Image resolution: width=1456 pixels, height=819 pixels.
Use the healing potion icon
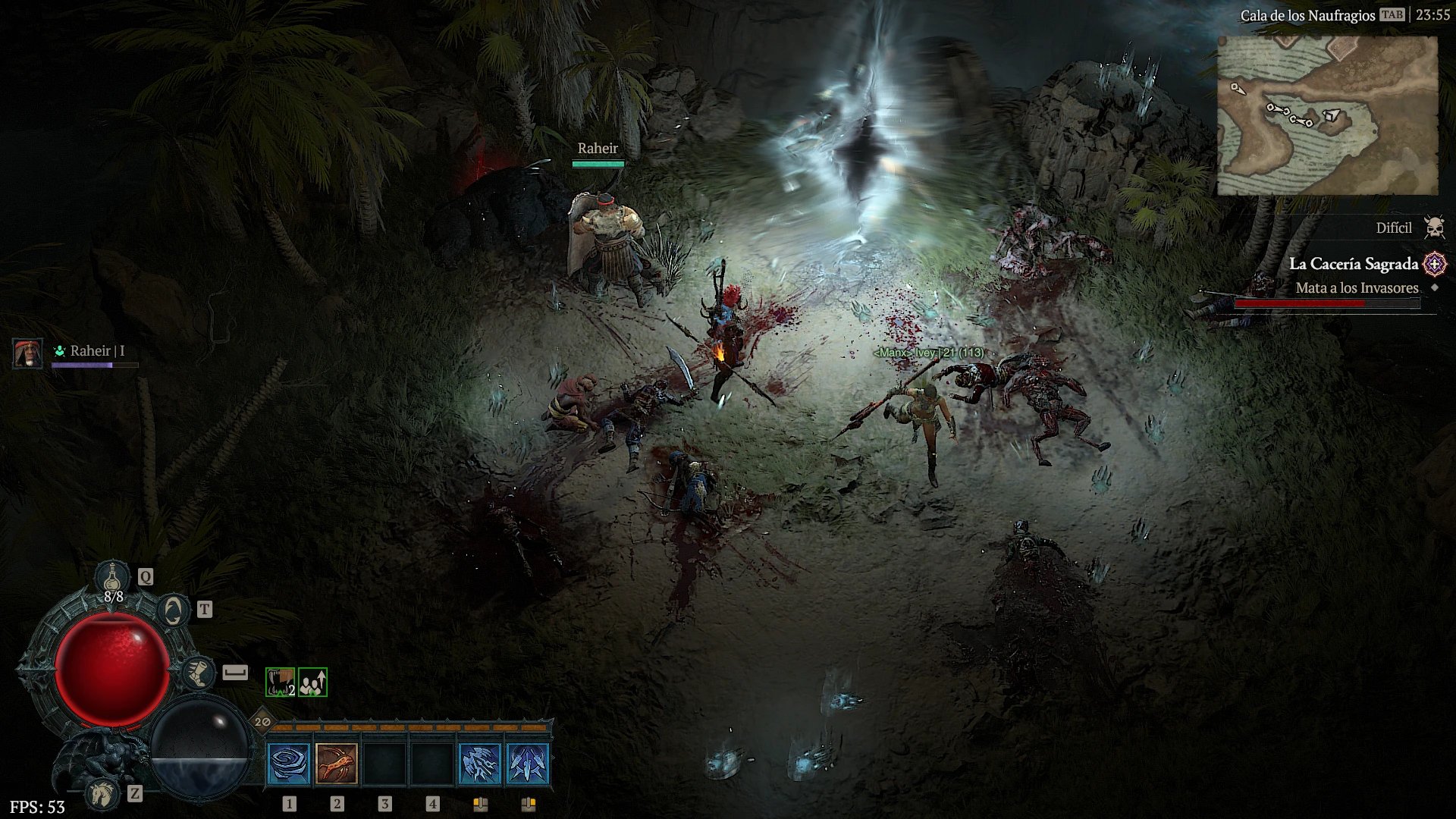pos(113,578)
